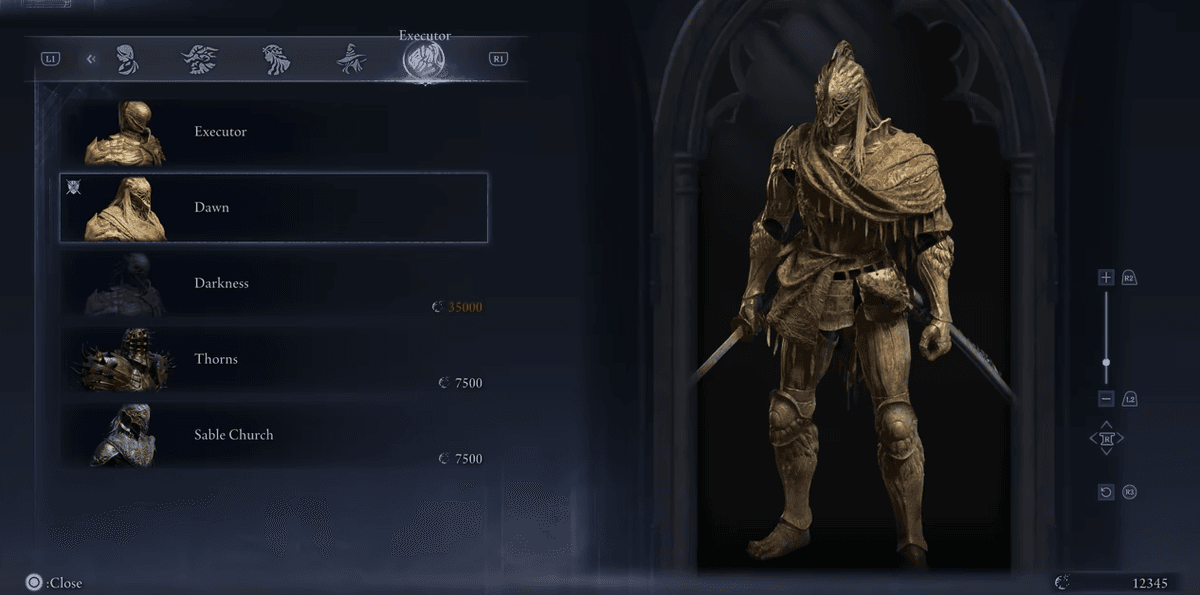Screen dimensions: 1200x595
Task: Click the zoom slider handle
Action: (1106, 363)
